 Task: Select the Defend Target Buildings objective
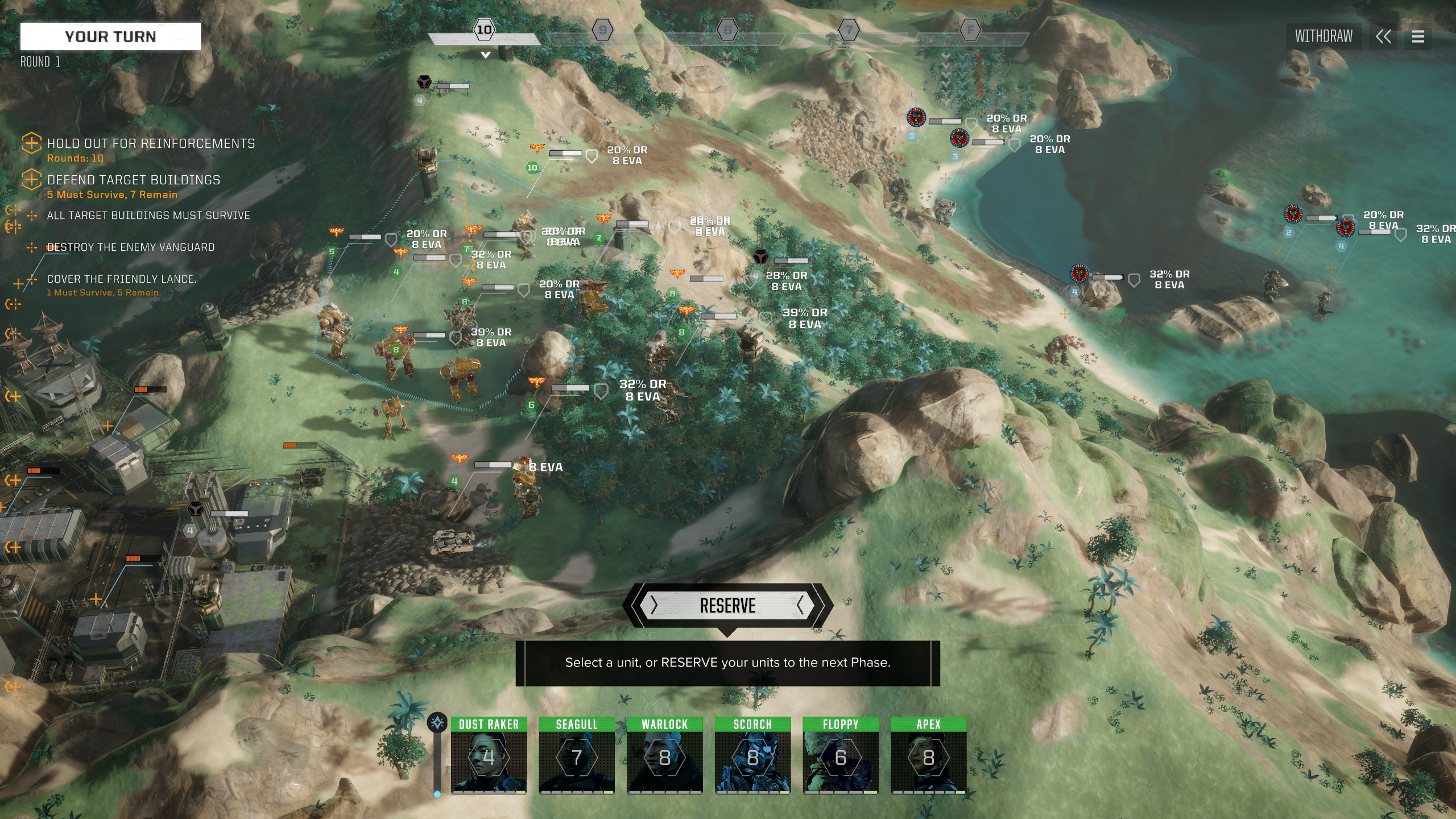coord(133,180)
